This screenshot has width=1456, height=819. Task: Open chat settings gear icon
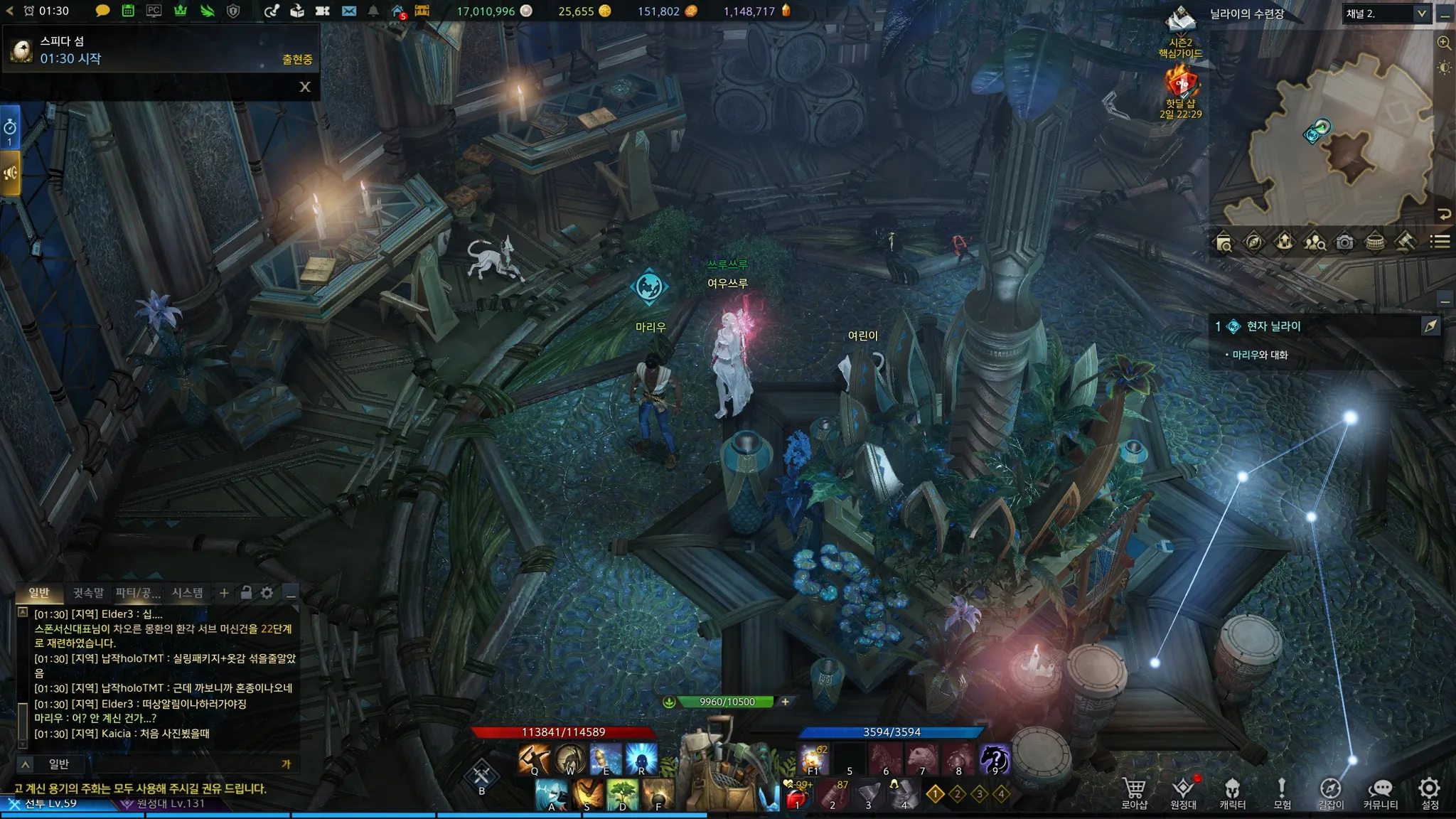click(267, 592)
